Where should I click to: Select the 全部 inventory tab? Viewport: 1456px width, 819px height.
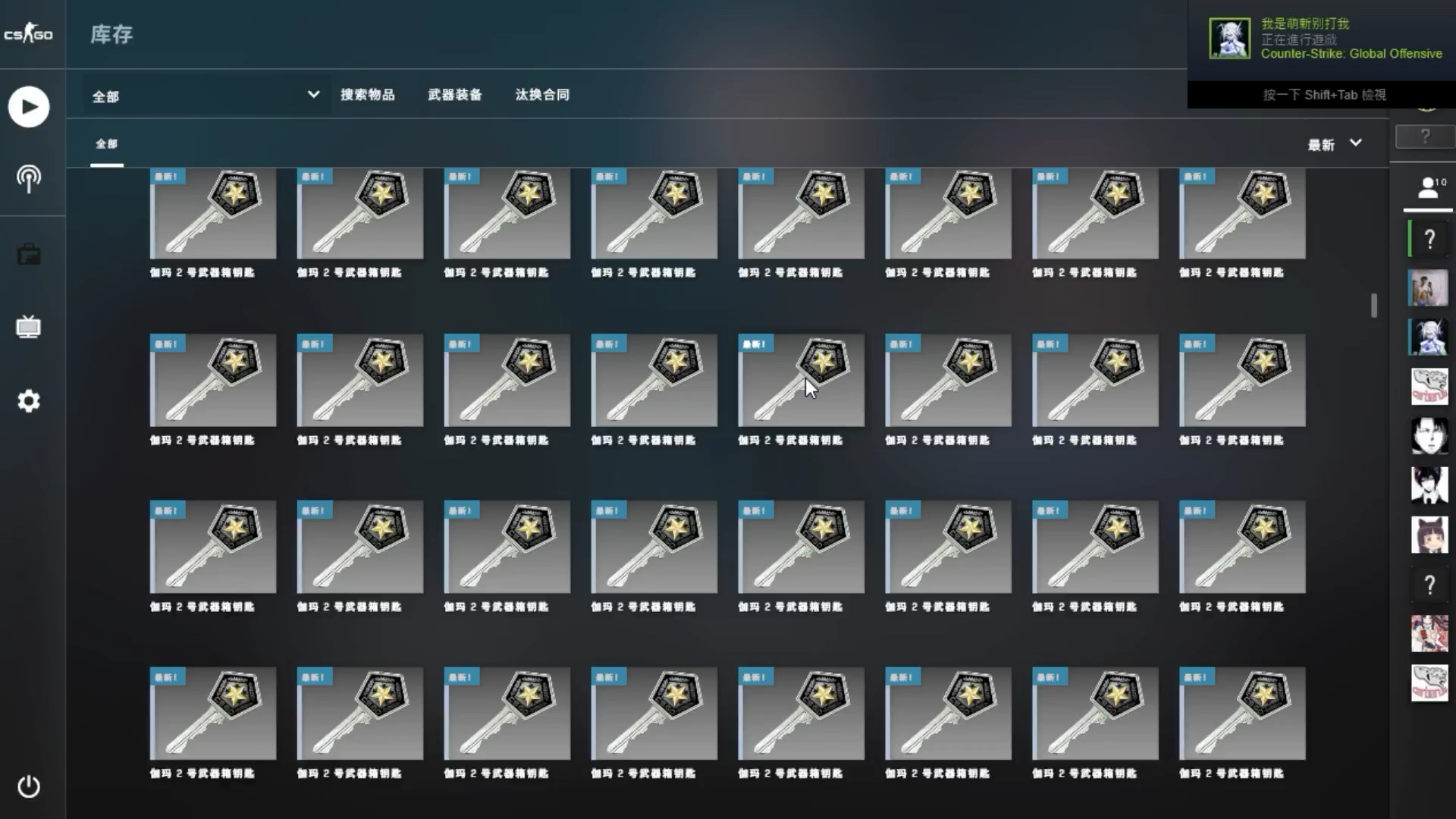coord(106,143)
